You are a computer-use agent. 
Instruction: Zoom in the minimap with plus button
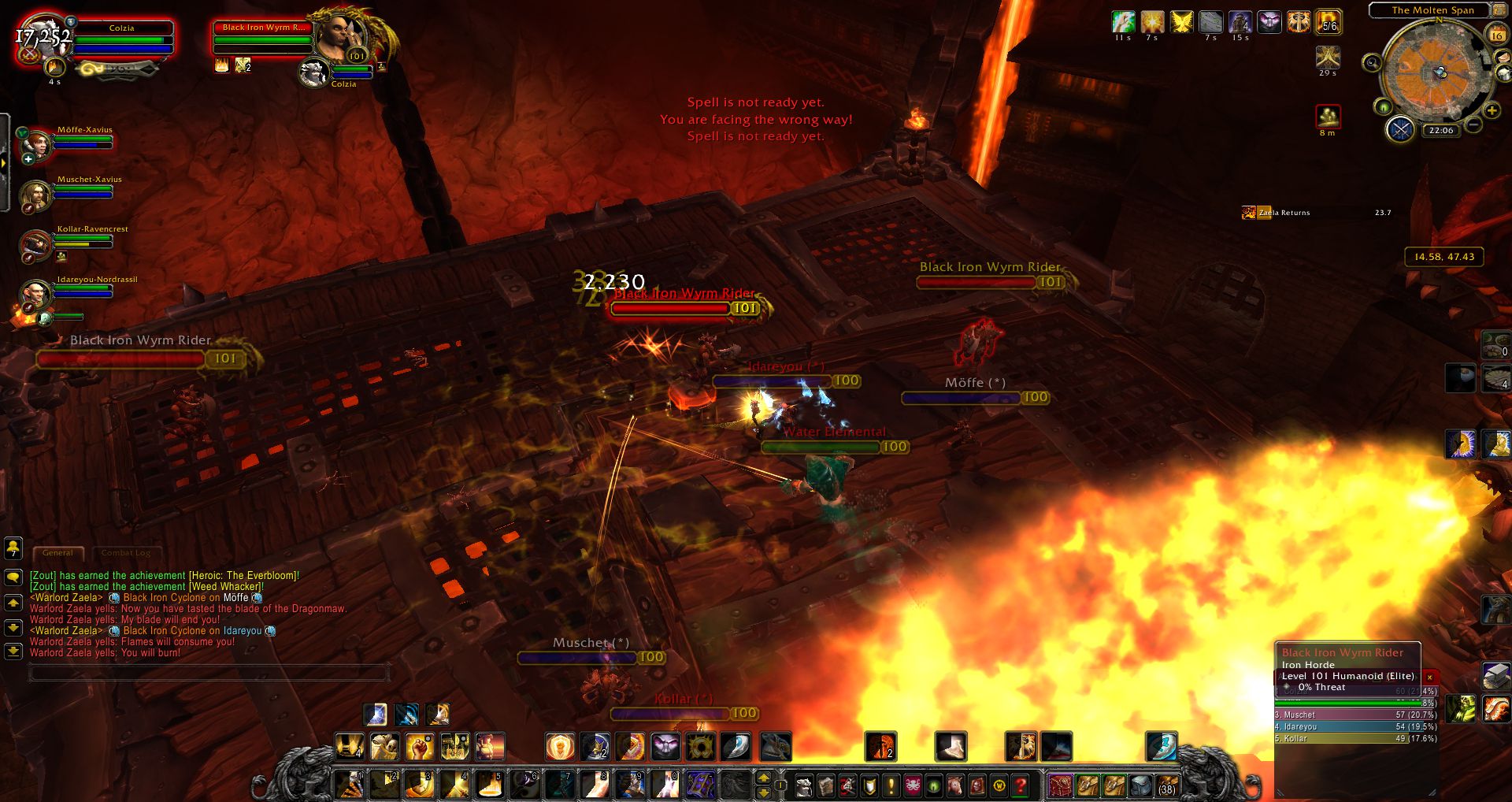coord(1491,111)
